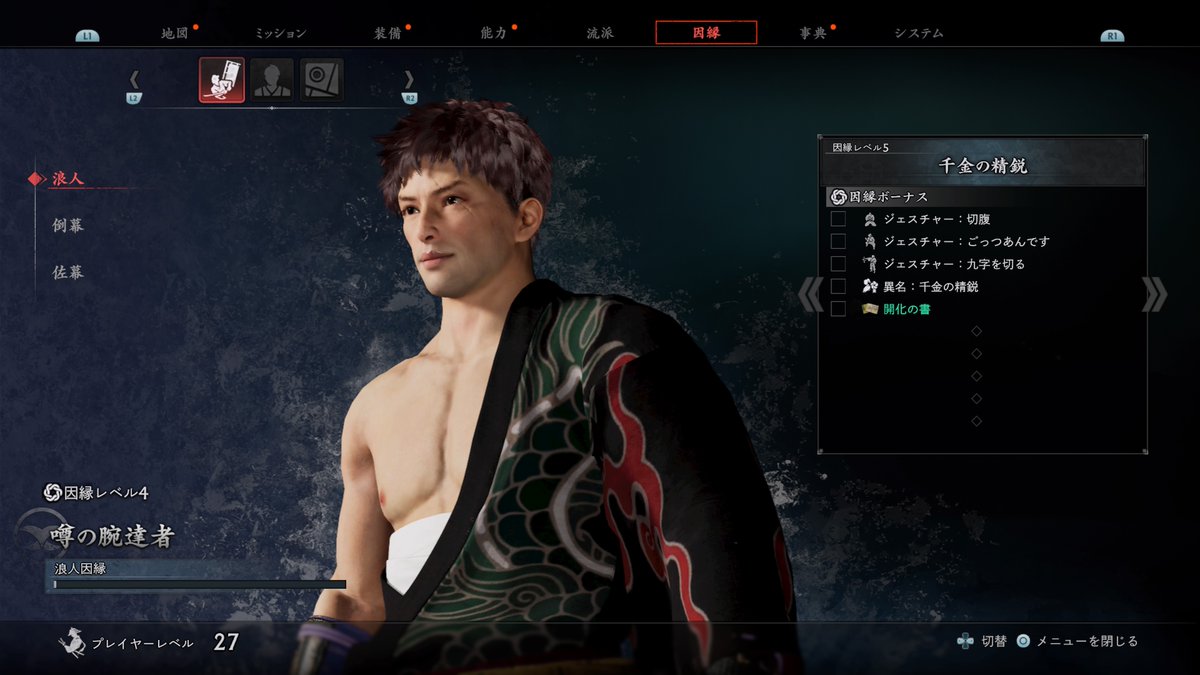Choose the person silhouette sub-tab icon
The image size is (1200, 675).
(272, 80)
